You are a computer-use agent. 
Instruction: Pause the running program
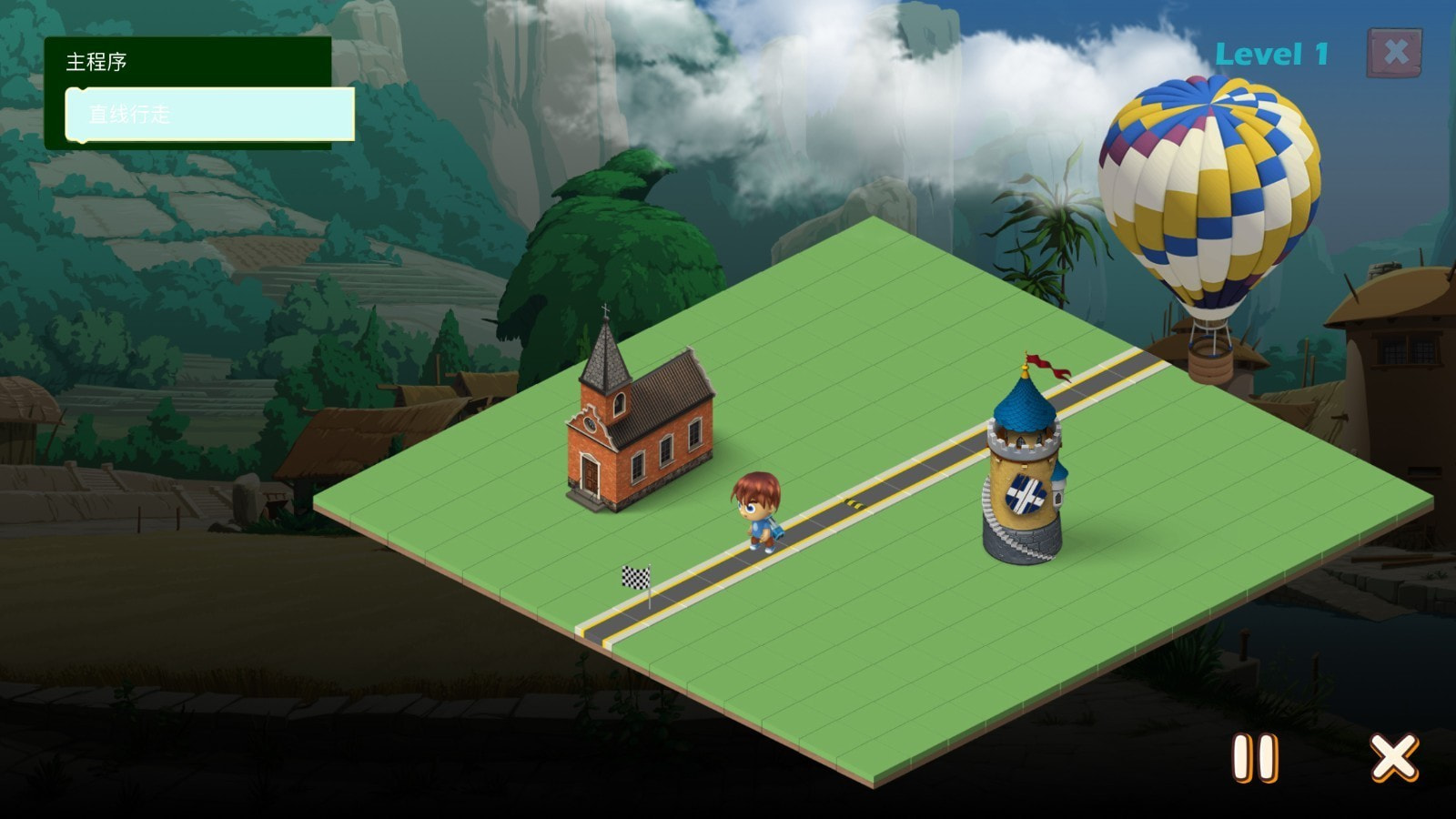tap(1255, 758)
